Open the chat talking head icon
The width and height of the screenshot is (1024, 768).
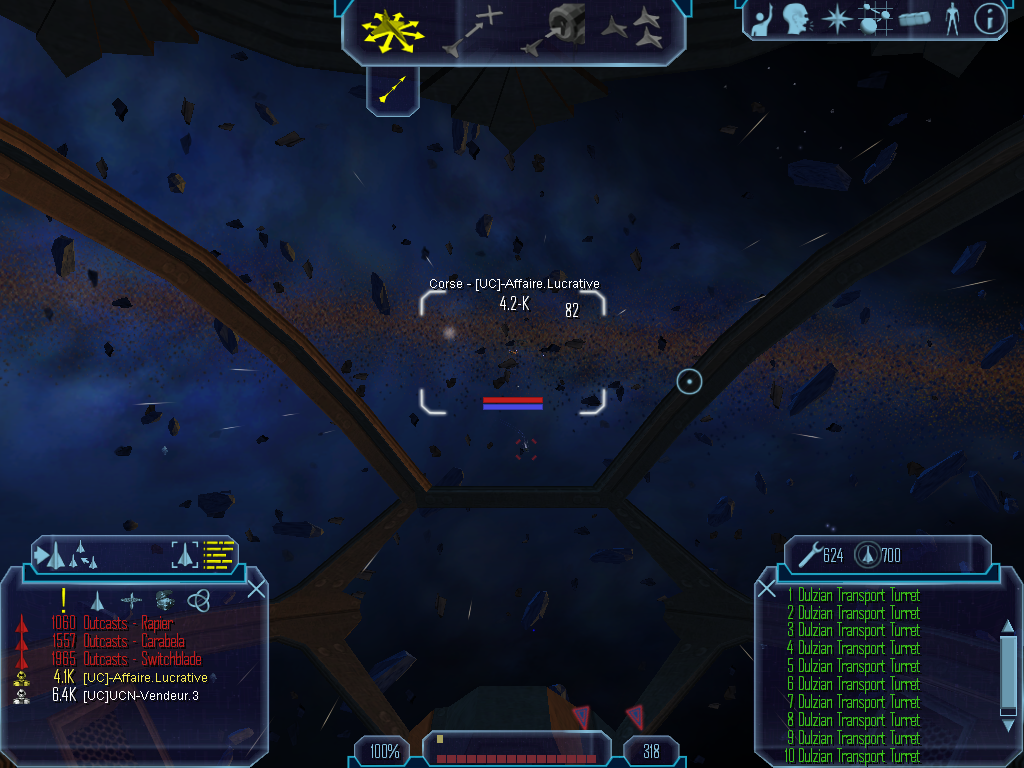click(796, 19)
